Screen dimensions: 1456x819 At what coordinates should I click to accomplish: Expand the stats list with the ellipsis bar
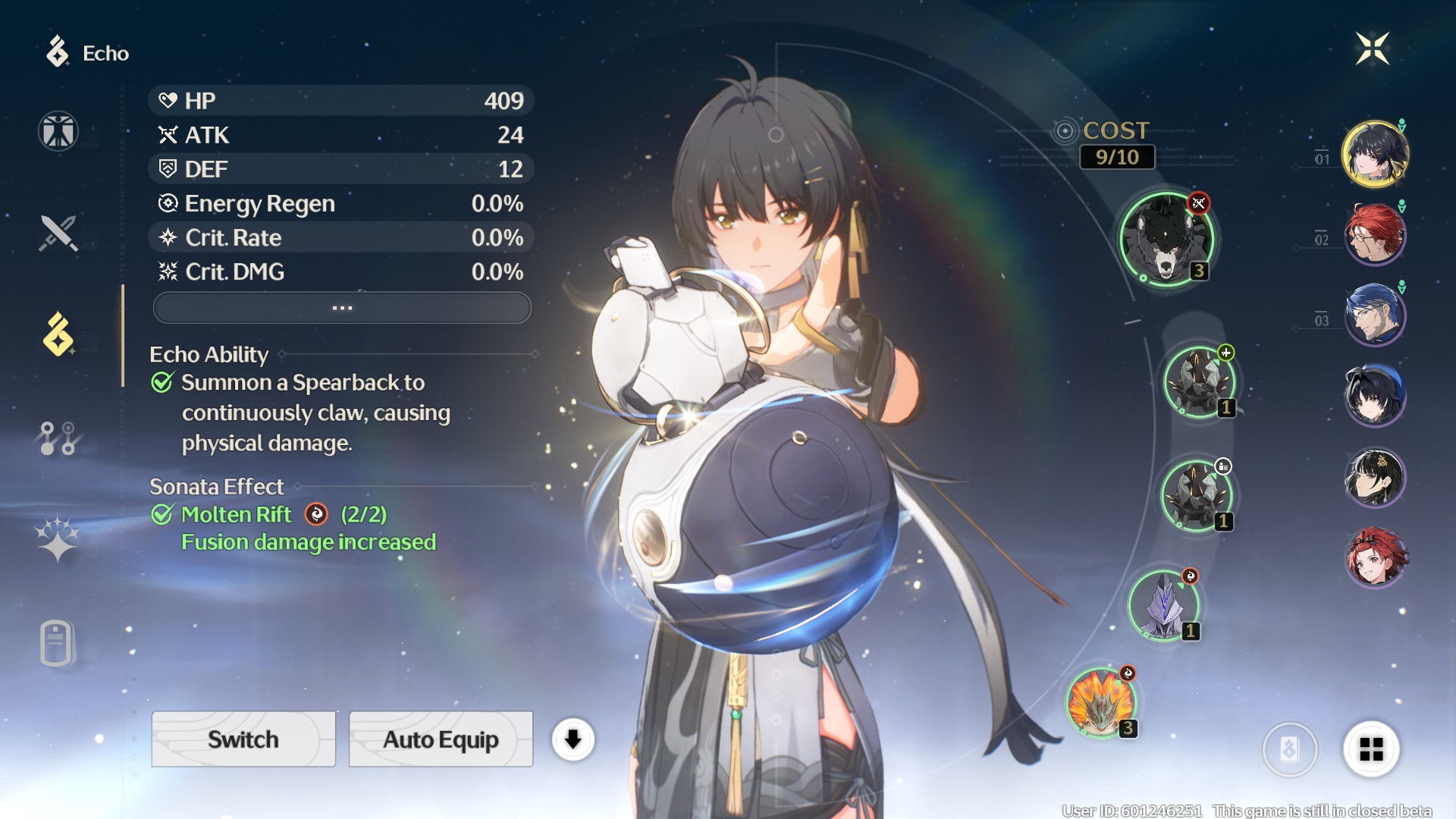342,308
